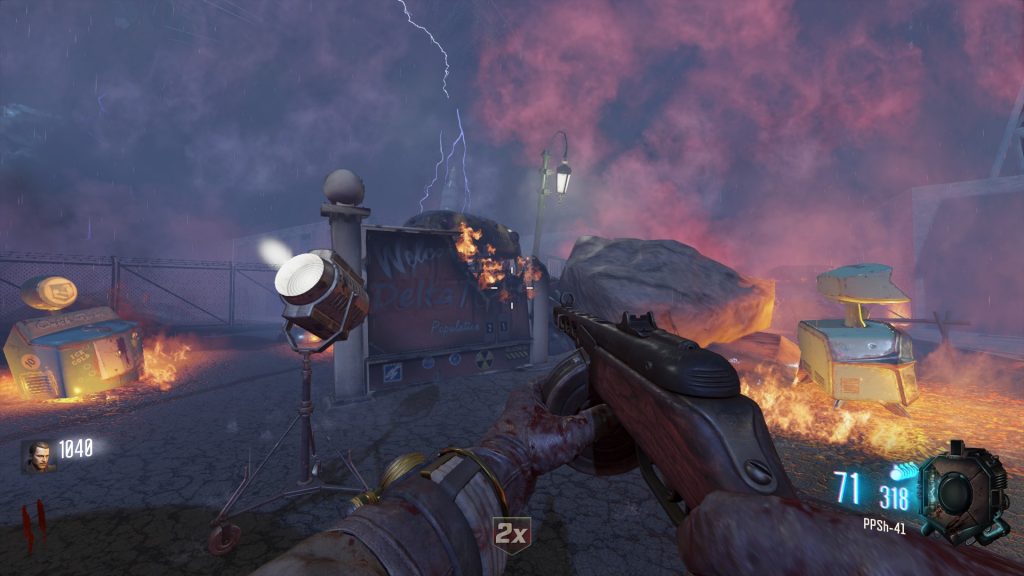Select the 2x double points power-up icon

511,534
